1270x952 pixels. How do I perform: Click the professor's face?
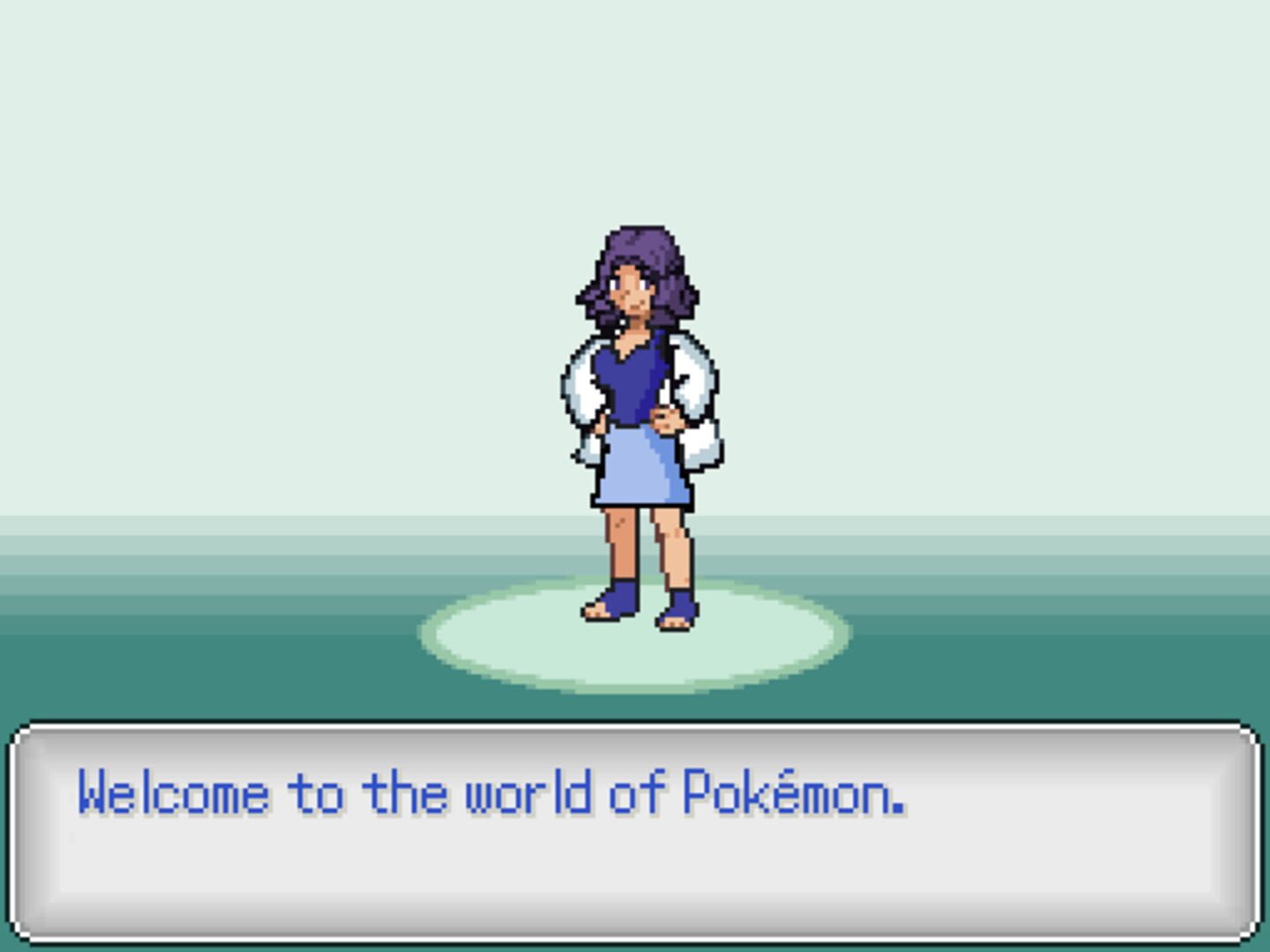[631, 291]
